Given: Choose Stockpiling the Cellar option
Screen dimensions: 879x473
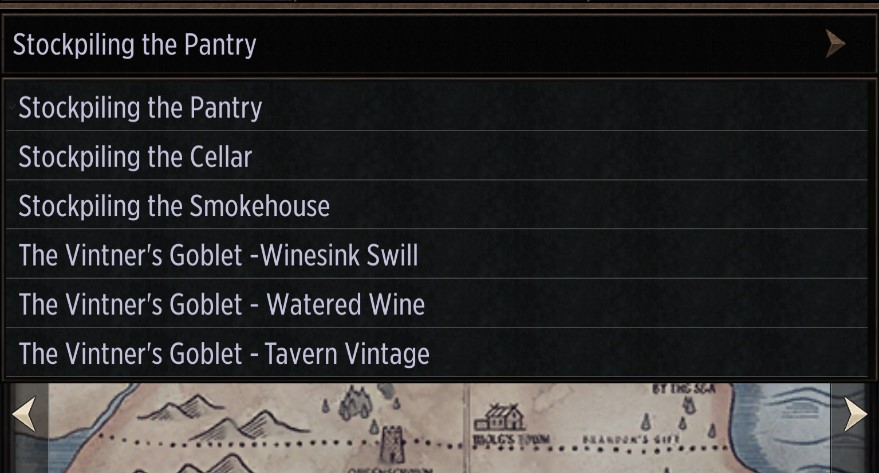Looking at the screenshot, I should [x=438, y=156].
